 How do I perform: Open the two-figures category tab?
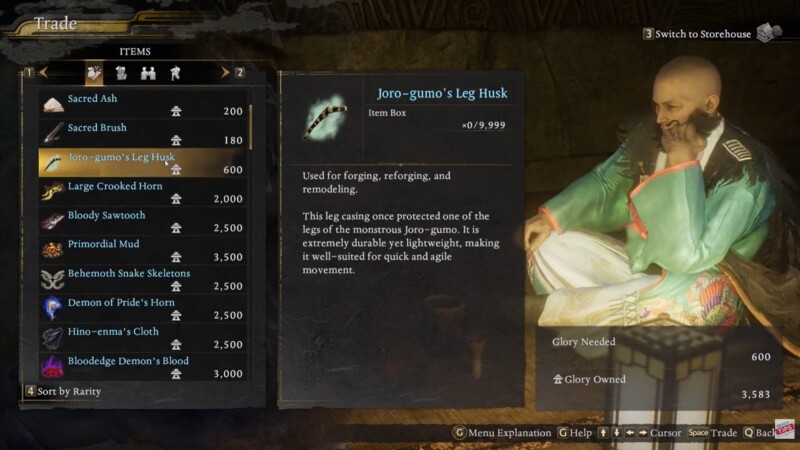[148, 72]
